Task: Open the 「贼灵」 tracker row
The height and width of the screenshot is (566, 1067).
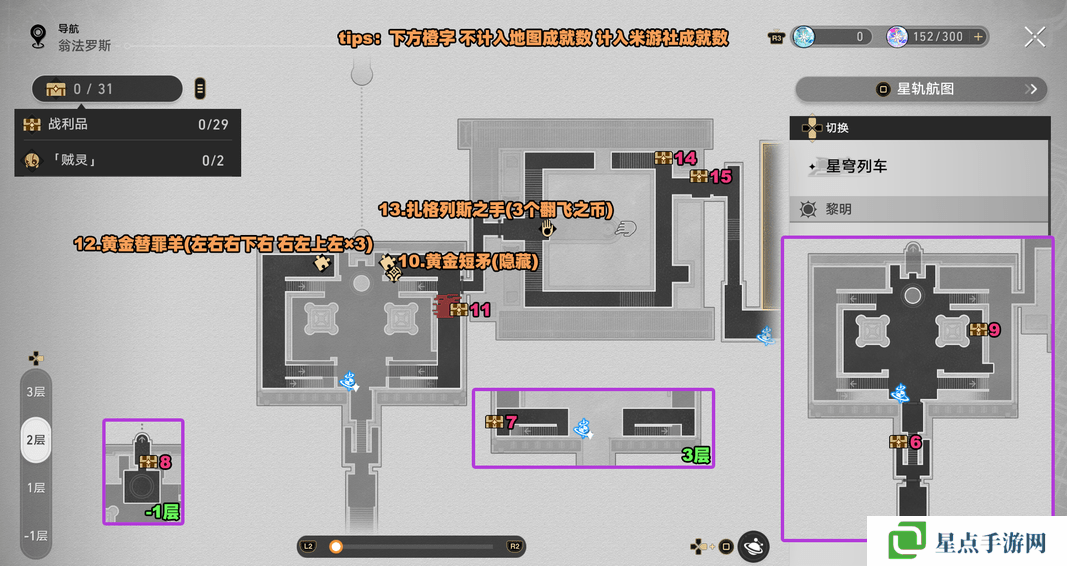Action: click(x=127, y=160)
